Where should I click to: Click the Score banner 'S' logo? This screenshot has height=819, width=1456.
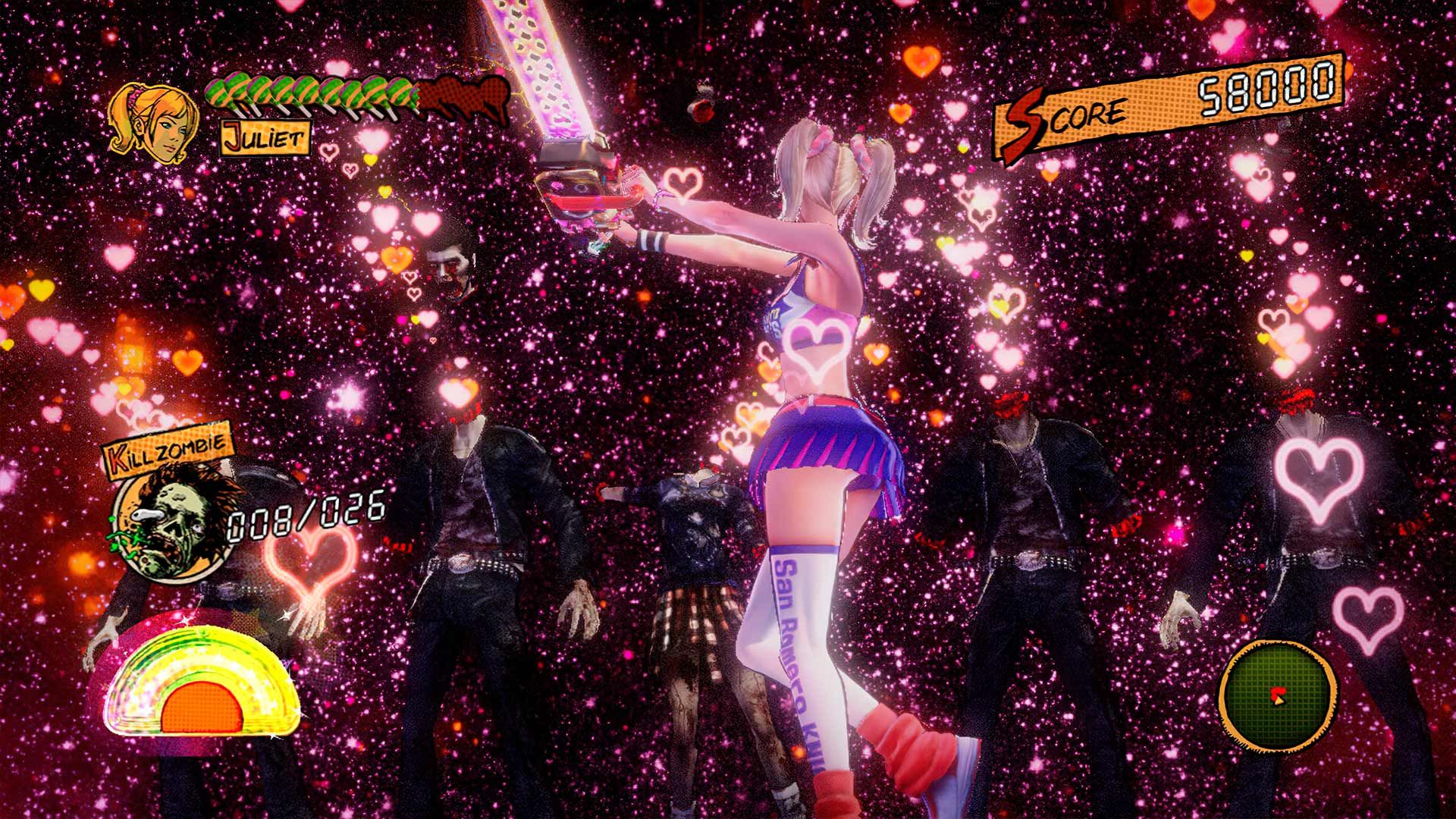point(1028,114)
